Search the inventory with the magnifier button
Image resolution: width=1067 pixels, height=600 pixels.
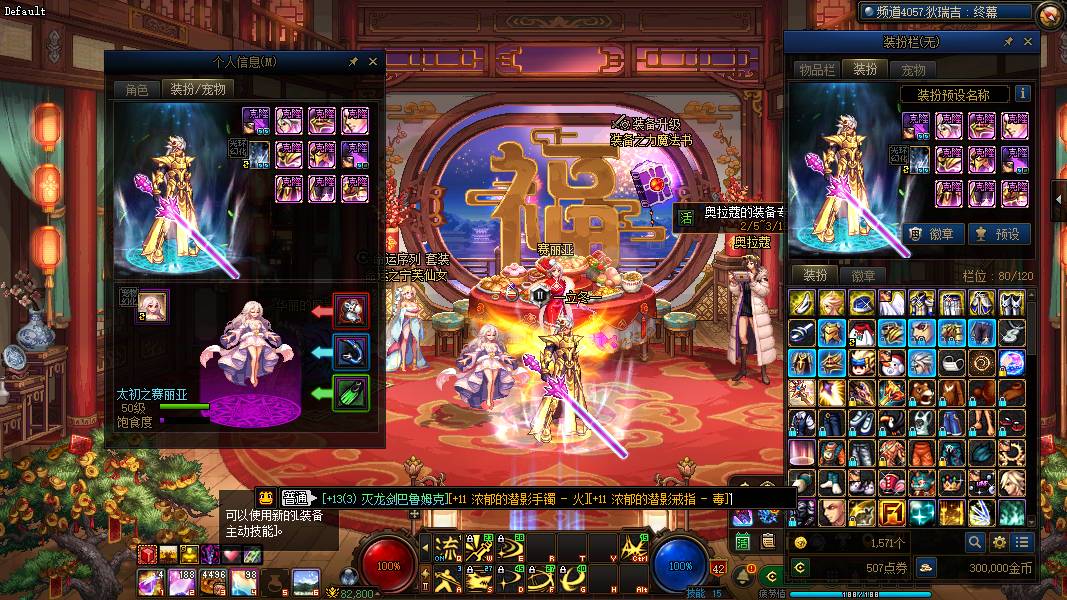(x=974, y=542)
